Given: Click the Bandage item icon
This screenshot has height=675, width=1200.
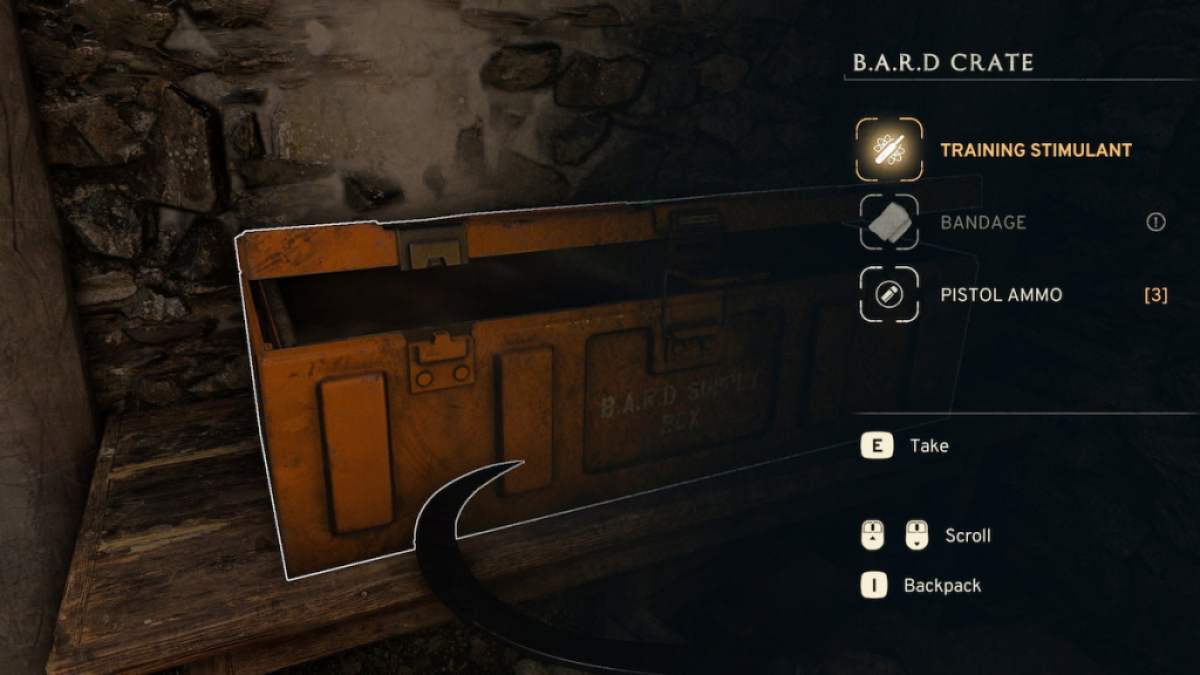Looking at the screenshot, I should (888, 222).
